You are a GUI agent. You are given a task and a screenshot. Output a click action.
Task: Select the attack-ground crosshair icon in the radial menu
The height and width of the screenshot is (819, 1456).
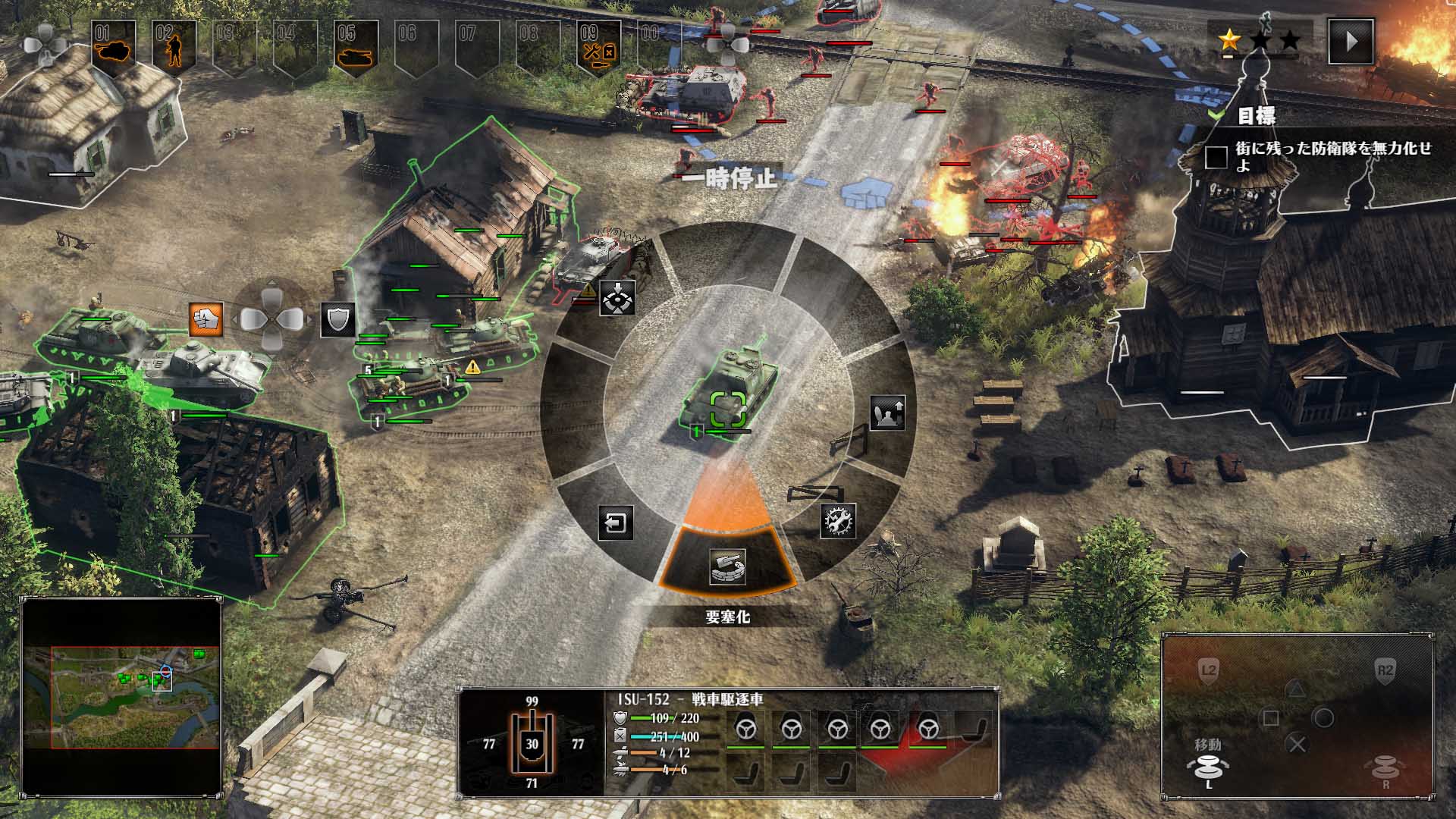(617, 299)
